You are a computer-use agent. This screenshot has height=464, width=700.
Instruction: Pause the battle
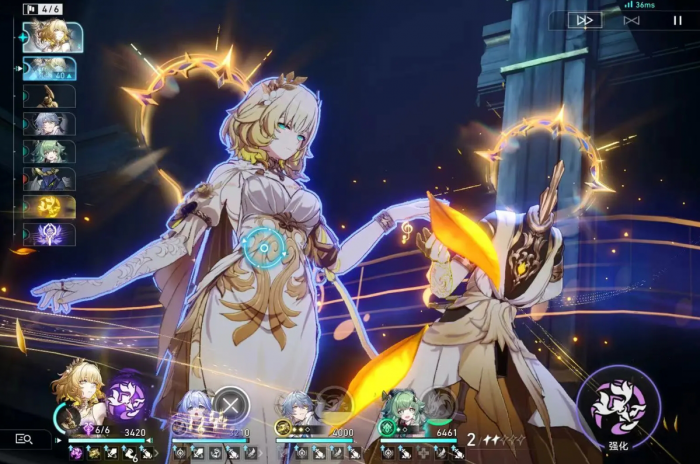click(x=677, y=20)
